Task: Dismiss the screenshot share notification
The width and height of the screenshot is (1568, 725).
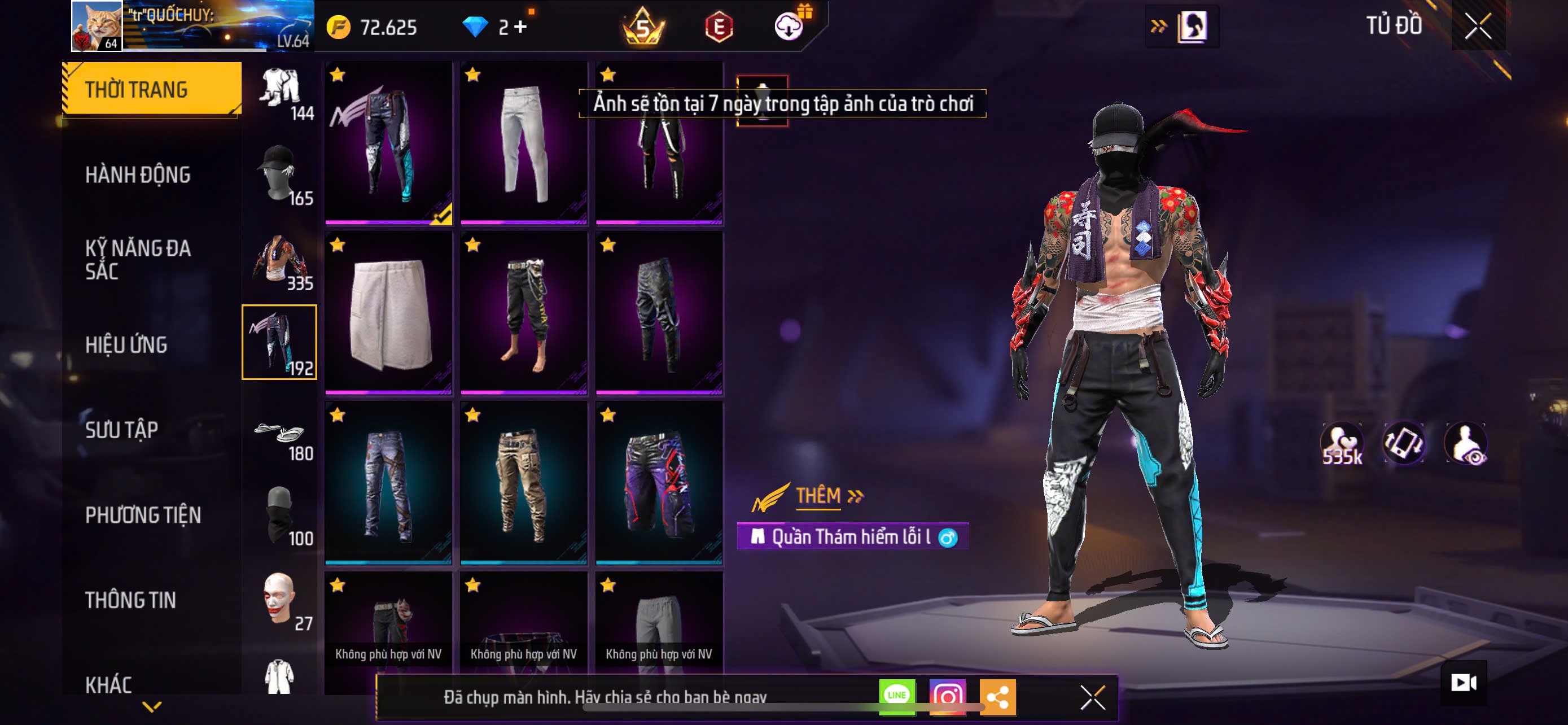Action: point(1093,697)
